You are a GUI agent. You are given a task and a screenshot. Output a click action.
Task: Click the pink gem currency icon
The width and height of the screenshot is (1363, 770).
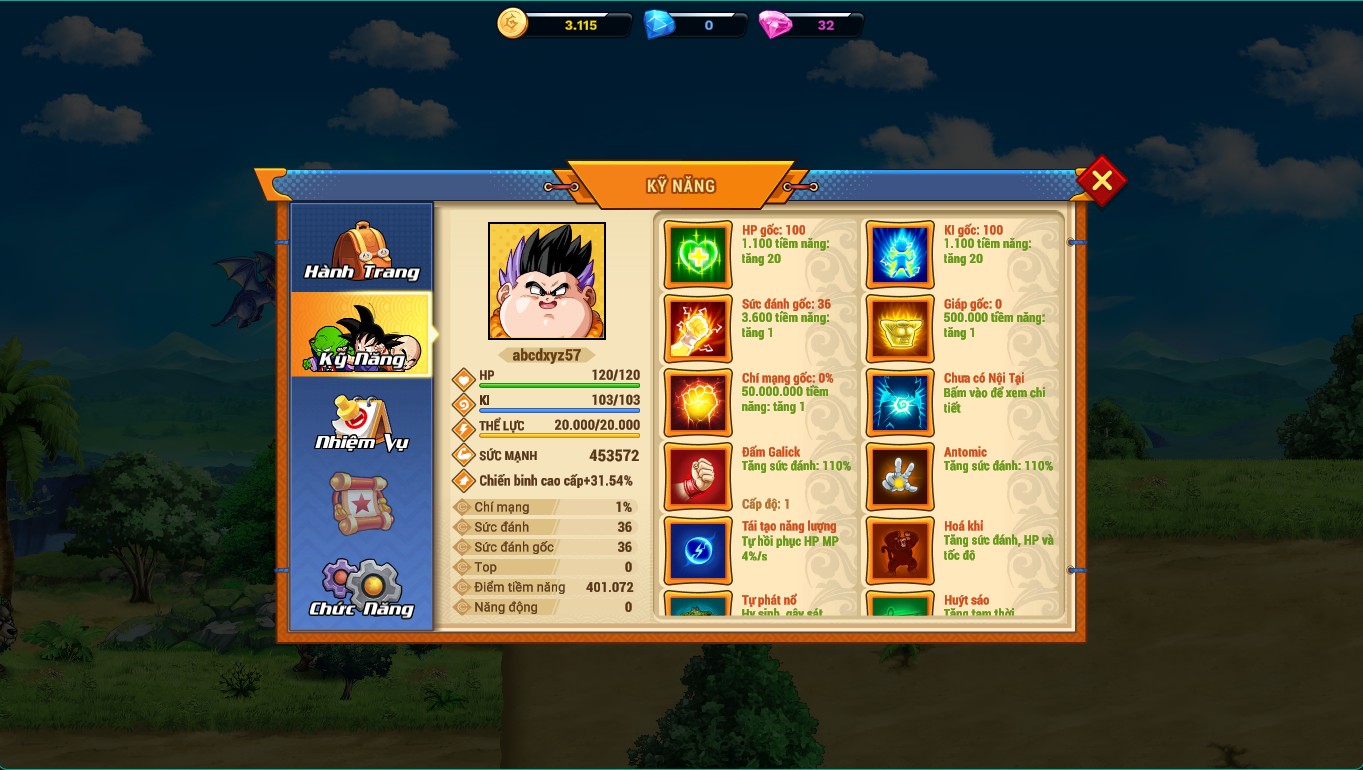pos(774,25)
